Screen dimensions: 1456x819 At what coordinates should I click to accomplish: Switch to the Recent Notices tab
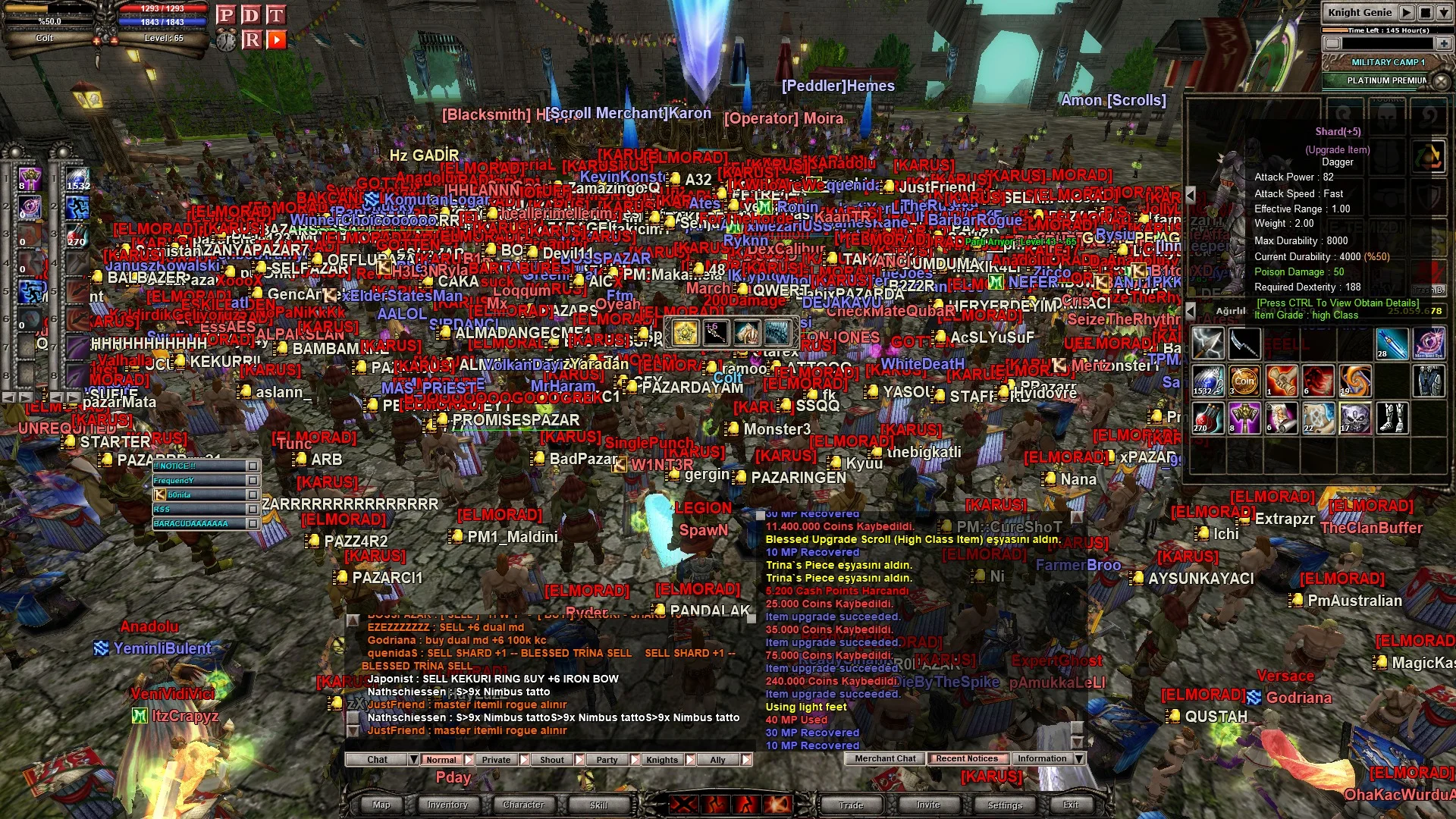967,758
